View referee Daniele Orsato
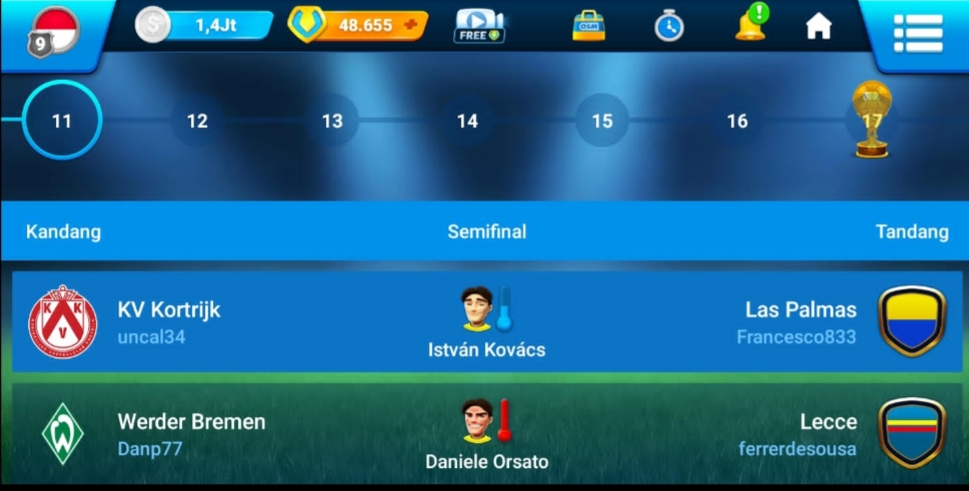Screen dimensions: 969x491 [x=486, y=434]
